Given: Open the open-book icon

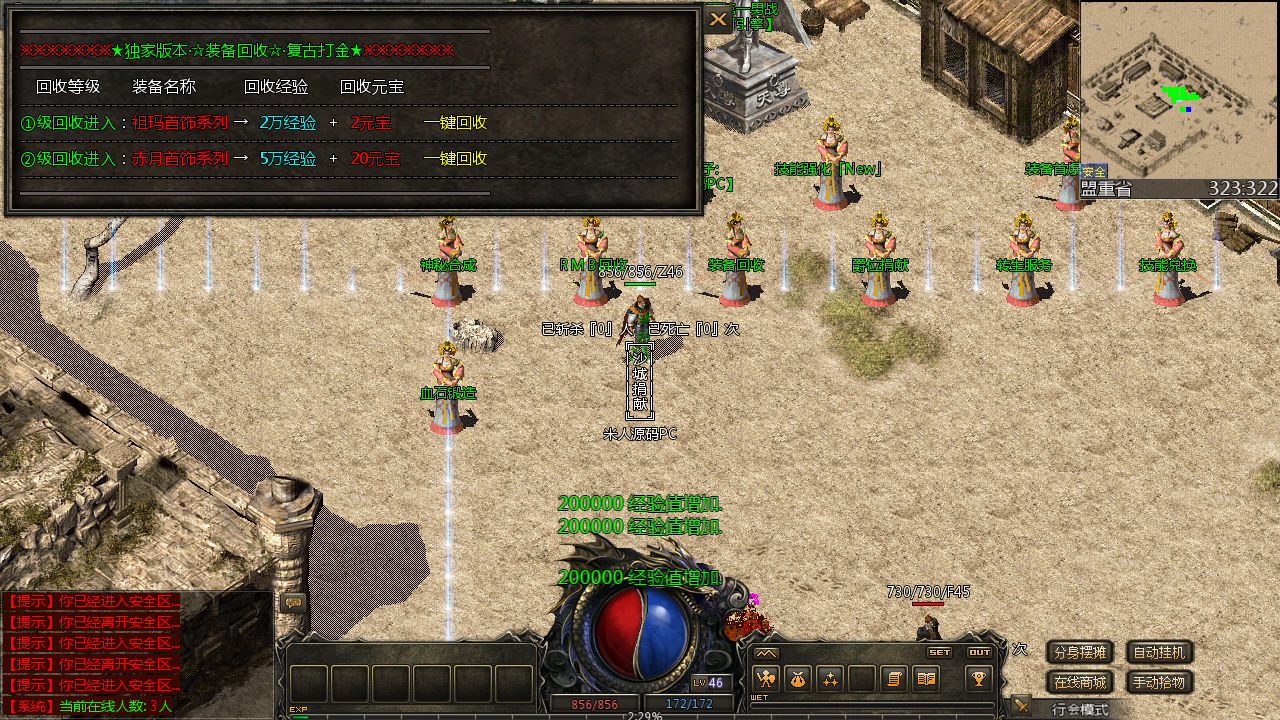Looking at the screenshot, I should (927, 679).
